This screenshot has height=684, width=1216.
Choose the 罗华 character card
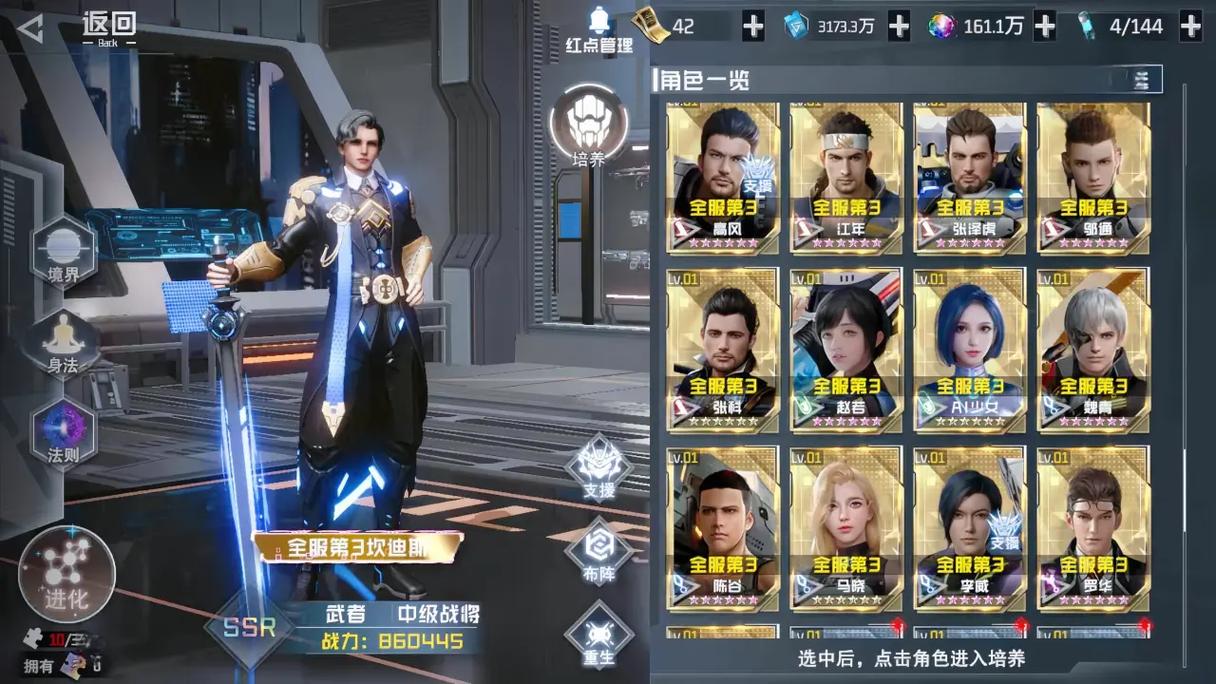pos(1092,527)
